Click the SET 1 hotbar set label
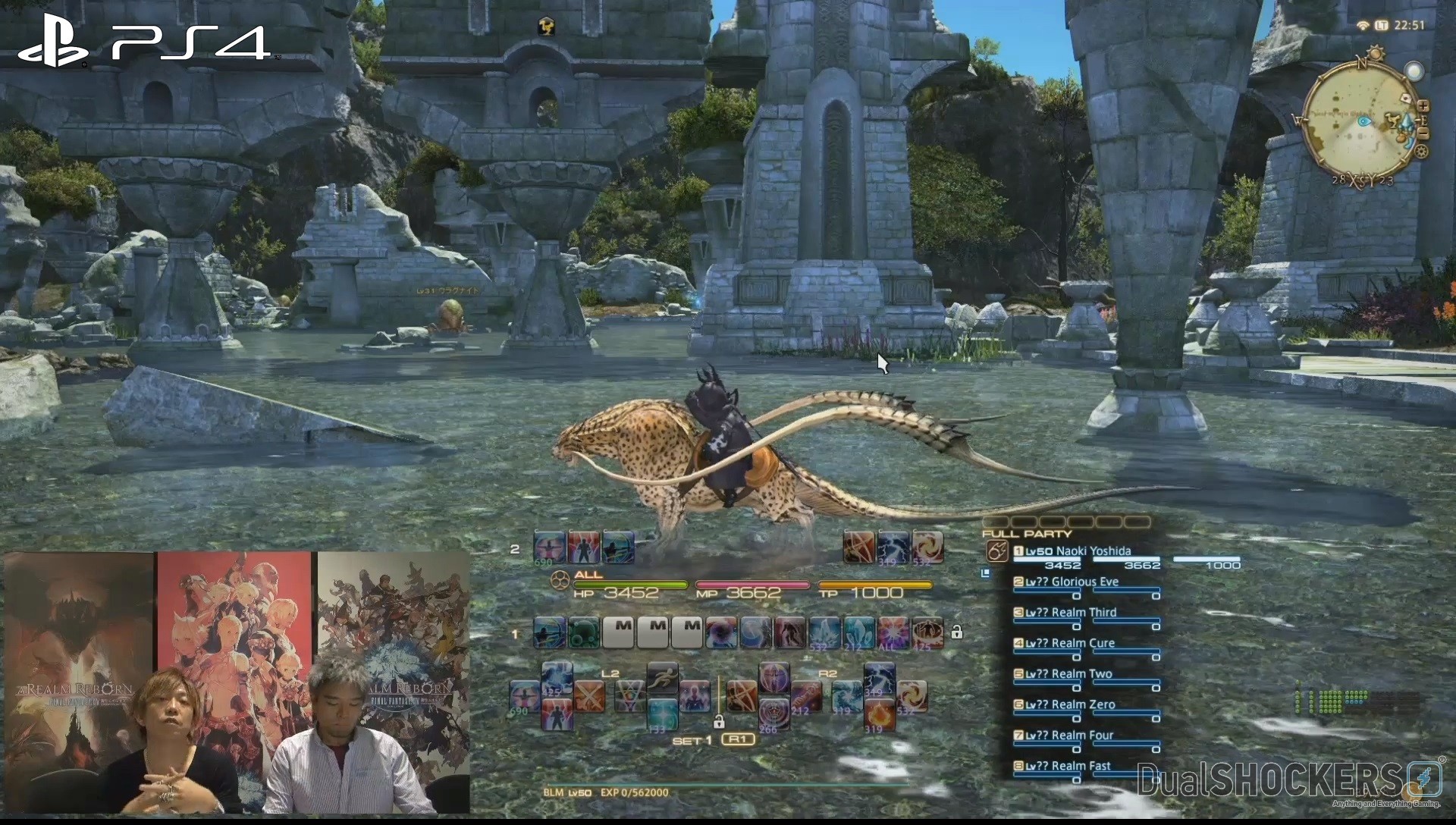This screenshot has height=825, width=1456. click(x=692, y=742)
